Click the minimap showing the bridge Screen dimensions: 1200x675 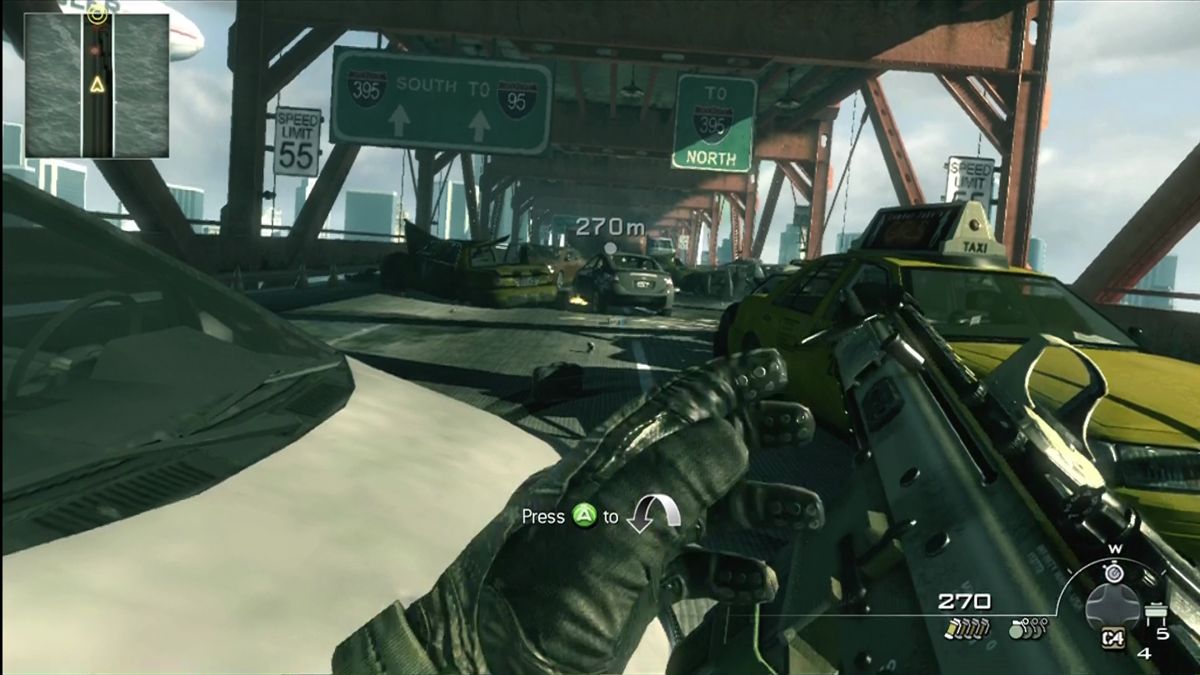click(97, 85)
